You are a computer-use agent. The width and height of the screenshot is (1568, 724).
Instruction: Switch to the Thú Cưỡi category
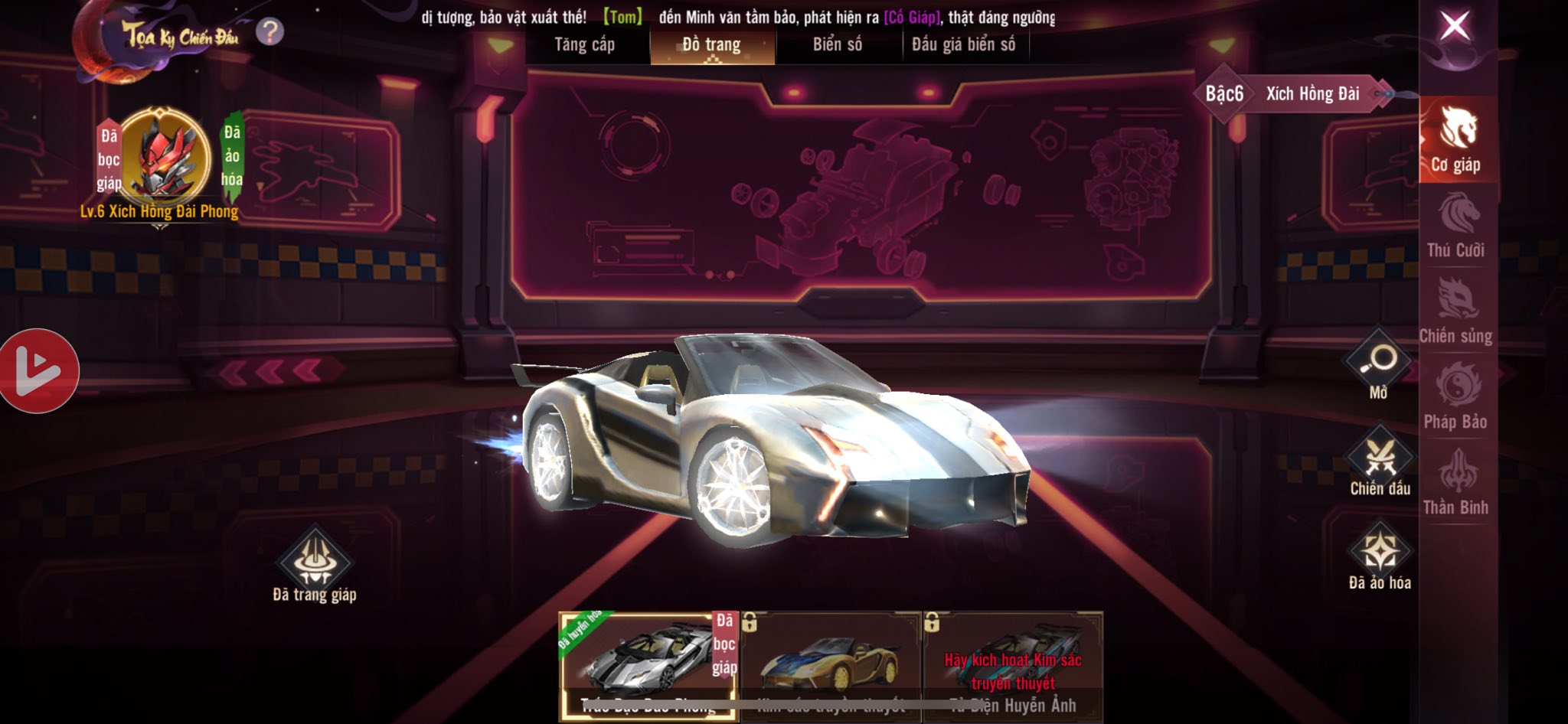tap(1456, 227)
